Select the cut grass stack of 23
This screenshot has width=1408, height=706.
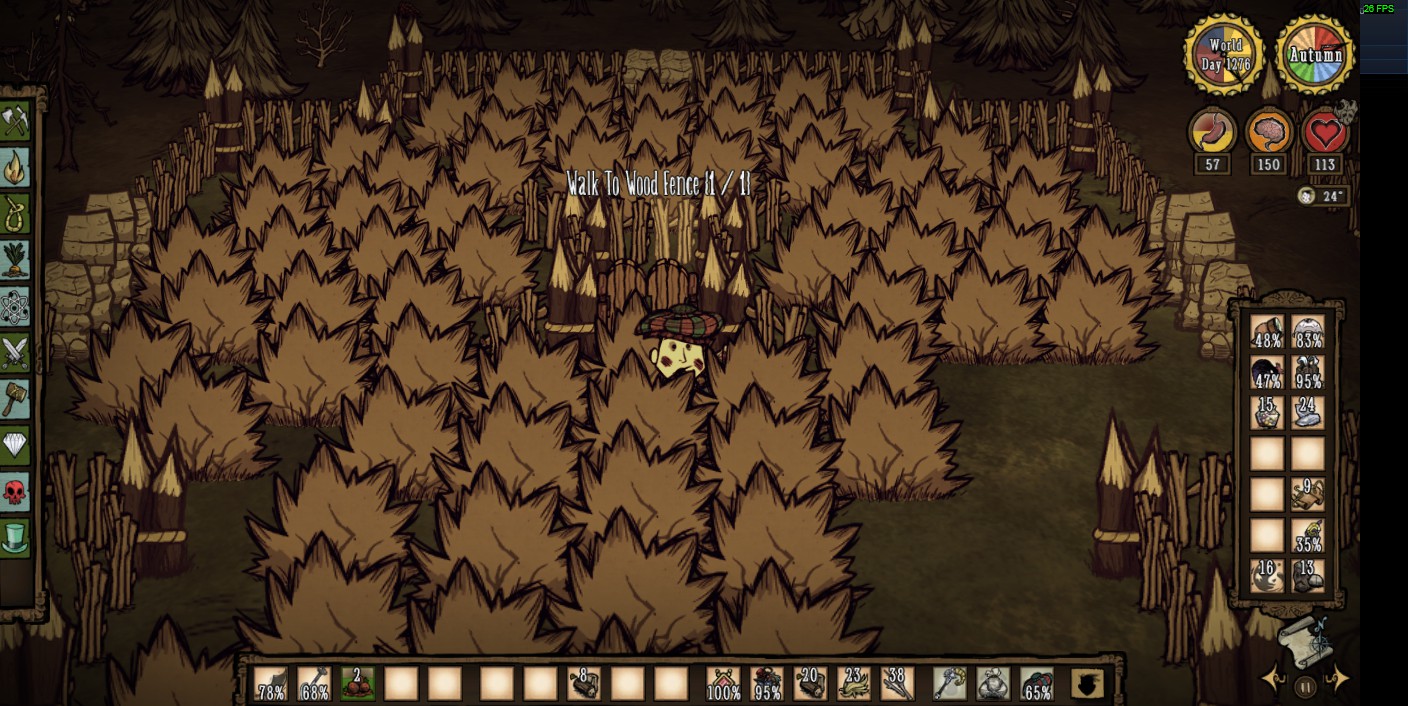[x=853, y=684]
